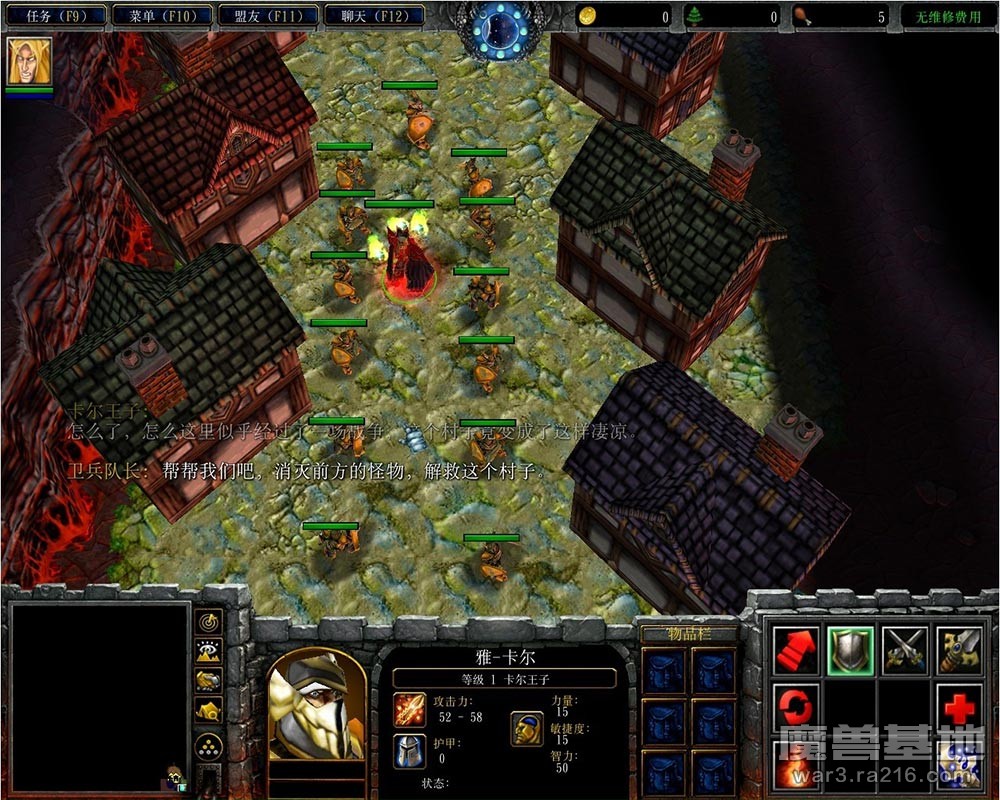Click the minimap signal ping button
The image size is (1000, 800).
point(208,623)
